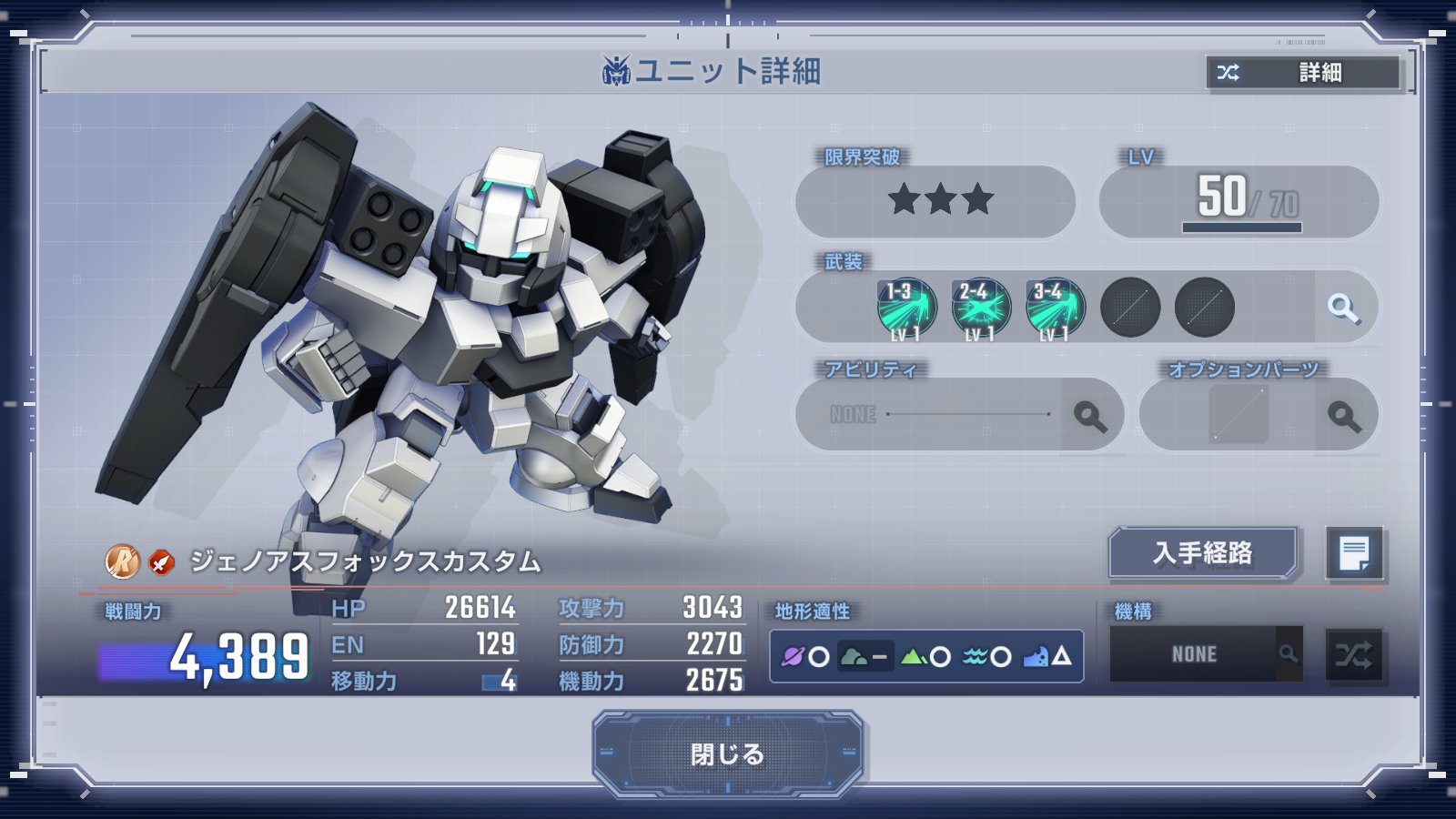Click the shuffle button beside 機構
Screen dimensions: 1456x819
point(1354,654)
